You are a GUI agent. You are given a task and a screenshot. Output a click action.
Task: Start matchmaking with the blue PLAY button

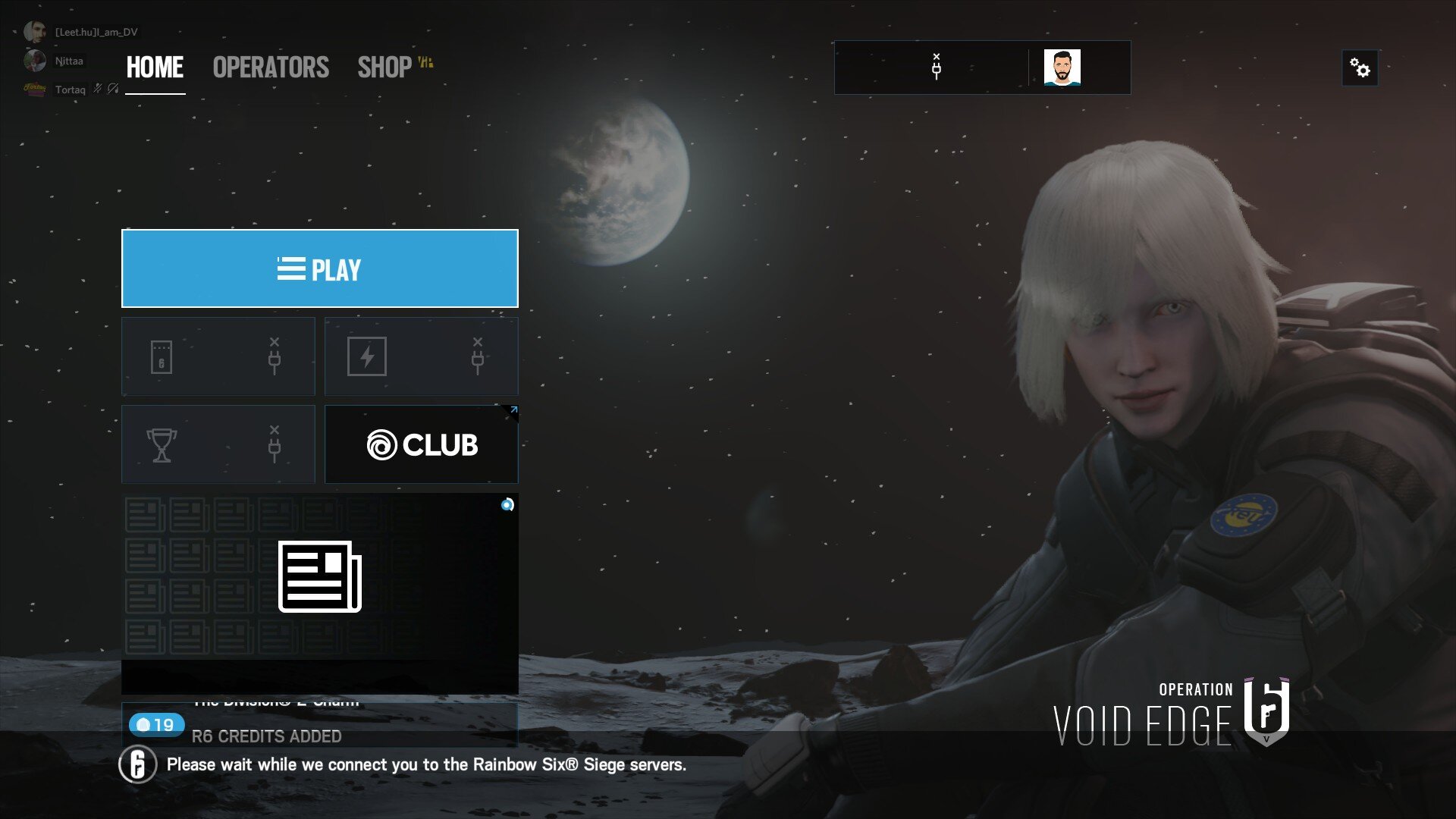[x=319, y=268]
